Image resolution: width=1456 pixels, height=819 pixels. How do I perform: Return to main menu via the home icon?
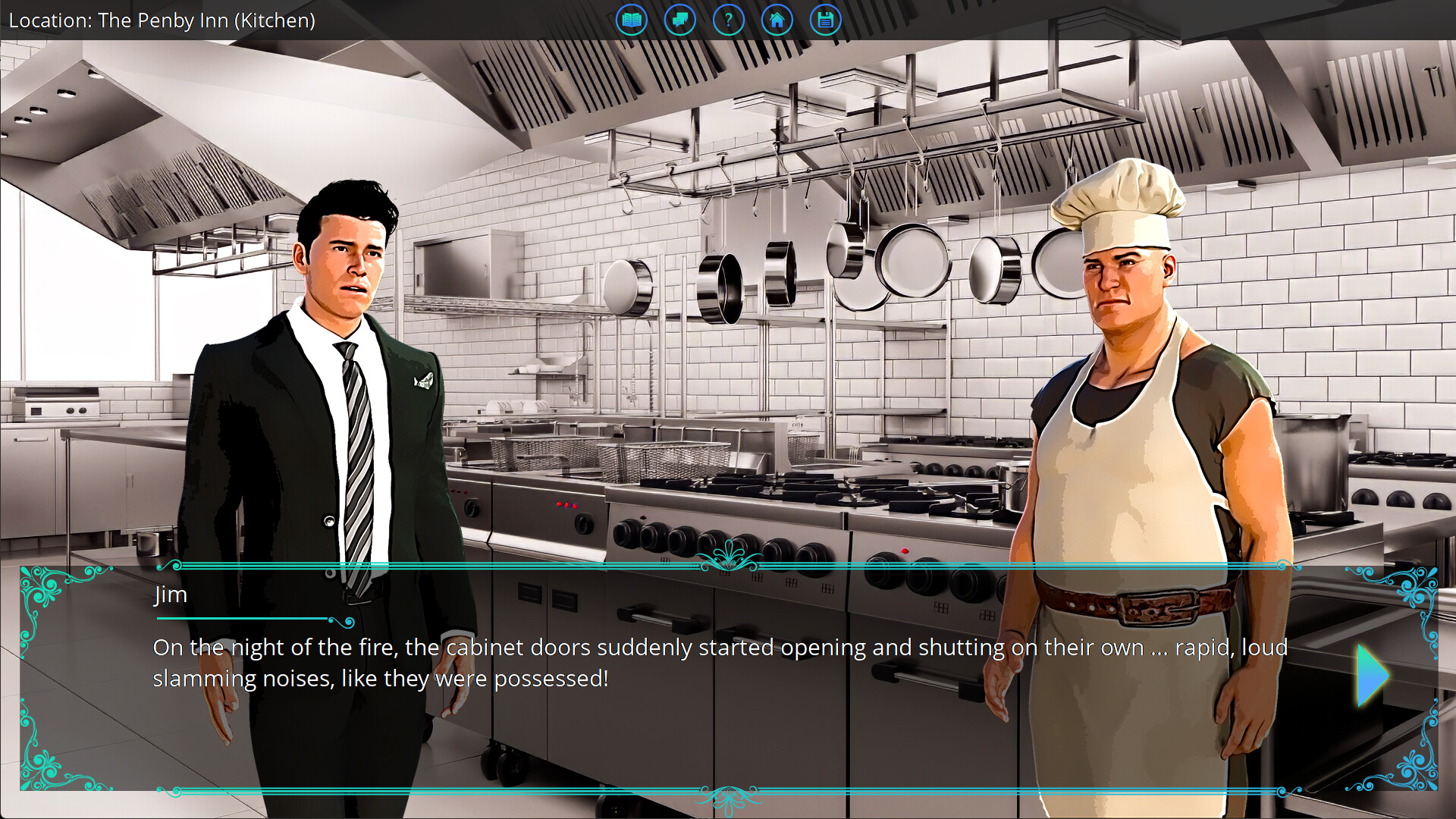(x=777, y=20)
